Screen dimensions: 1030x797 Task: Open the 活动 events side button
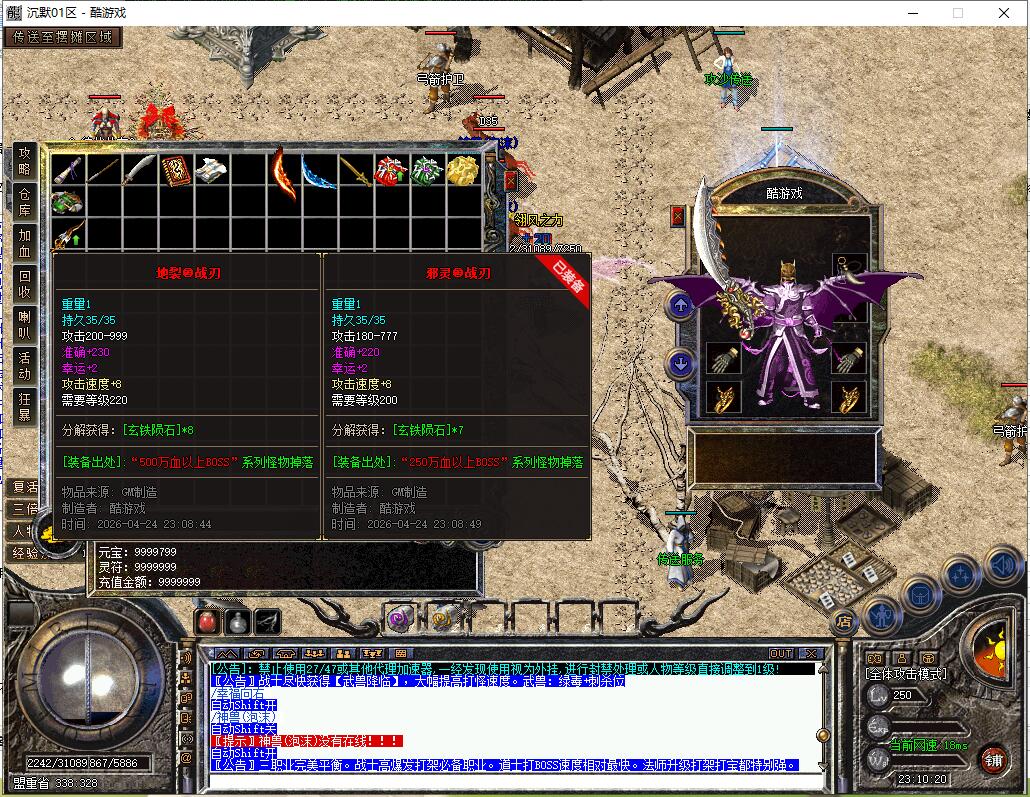pos(25,365)
